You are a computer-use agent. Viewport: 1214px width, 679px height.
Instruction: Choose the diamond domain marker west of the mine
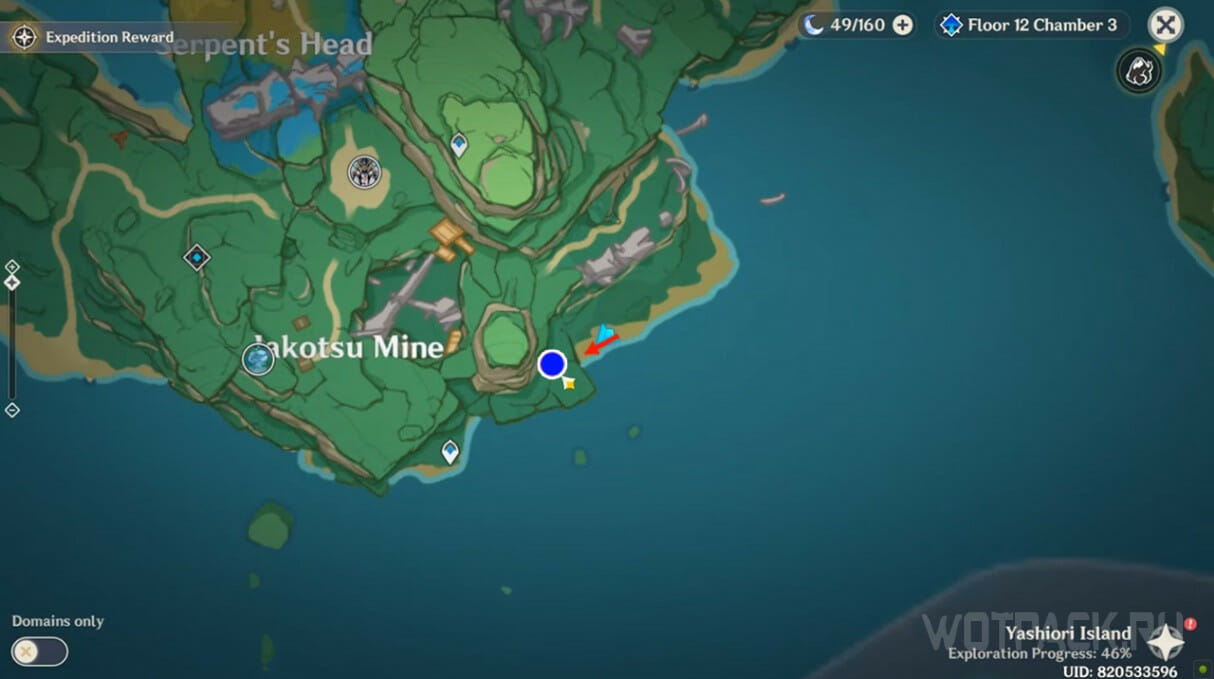point(197,258)
